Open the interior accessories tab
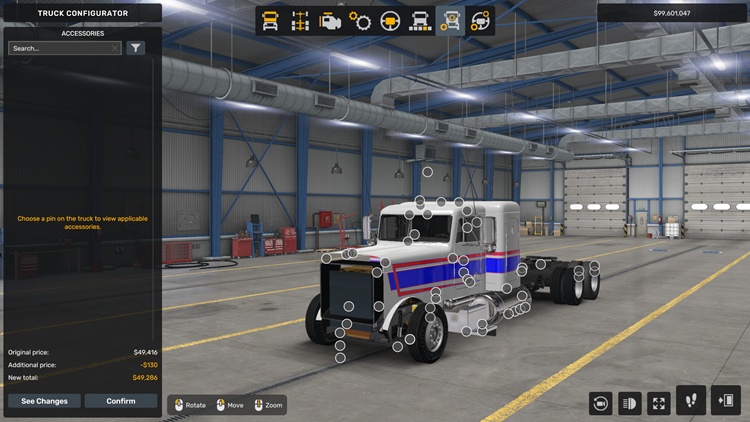 coord(481,21)
